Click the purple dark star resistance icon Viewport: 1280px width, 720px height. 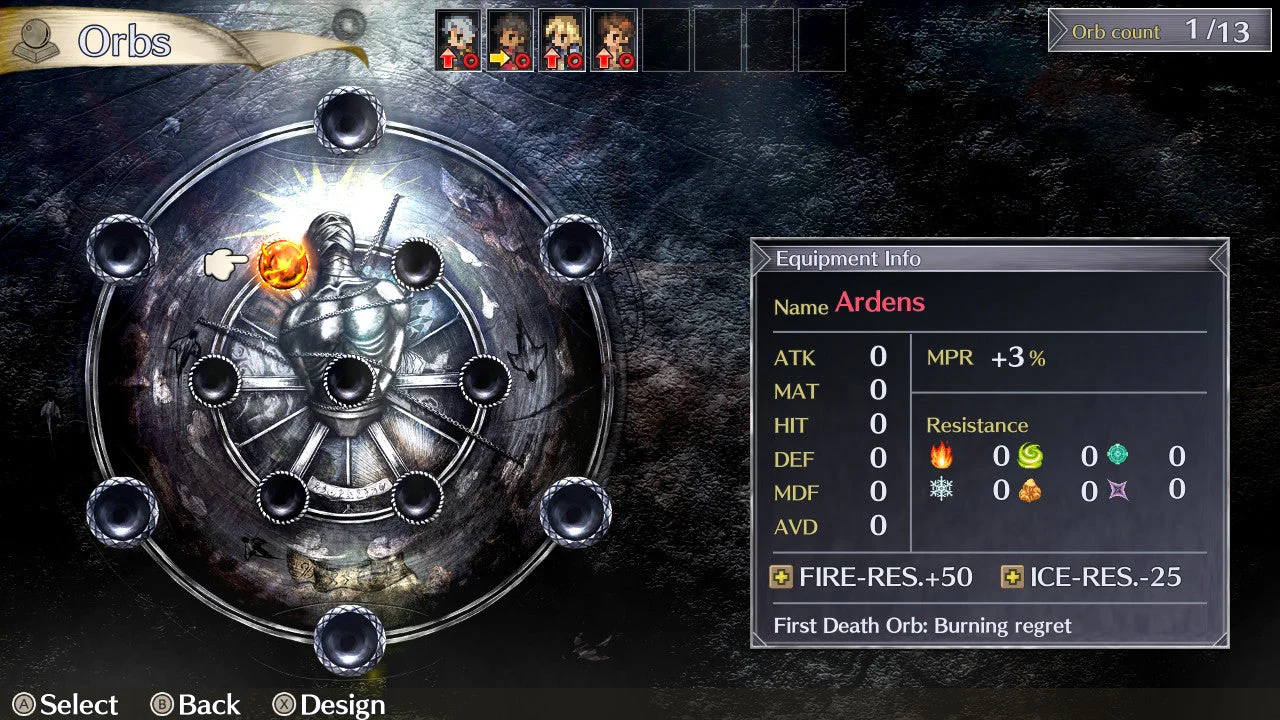pos(1116,491)
